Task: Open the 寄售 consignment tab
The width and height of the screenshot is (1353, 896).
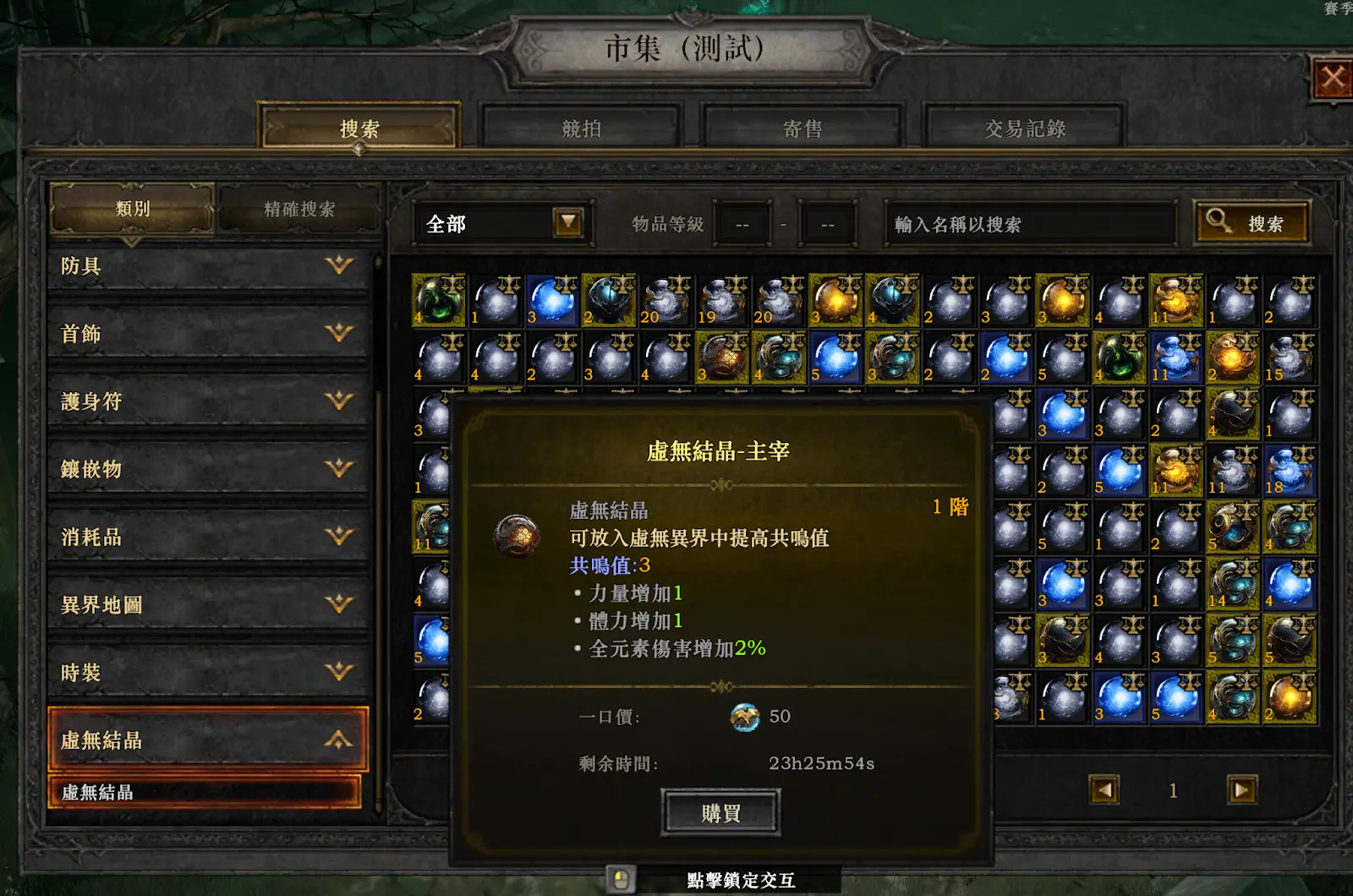Action: 802,128
